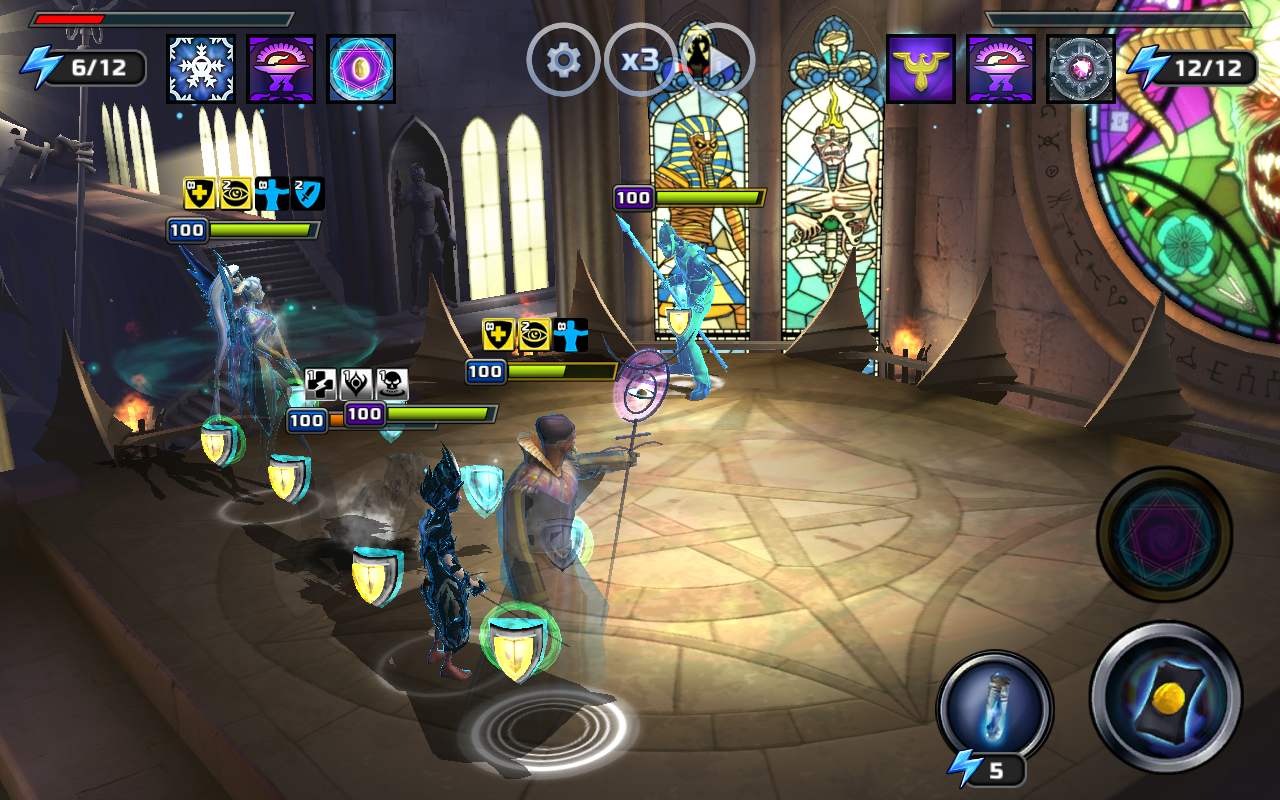Image resolution: width=1280 pixels, height=800 pixels.
Task: Open the gear settings button
Action: click(x=563, y=61)
